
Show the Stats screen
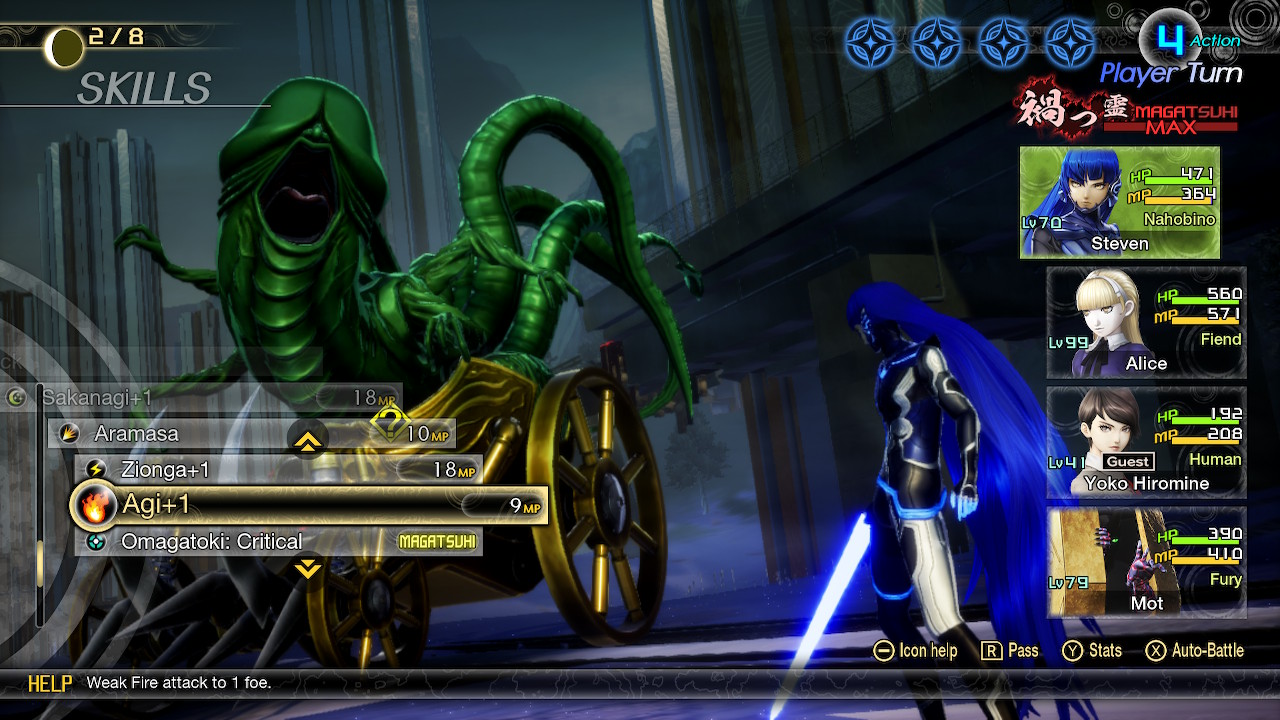(x=1092, y=651)
